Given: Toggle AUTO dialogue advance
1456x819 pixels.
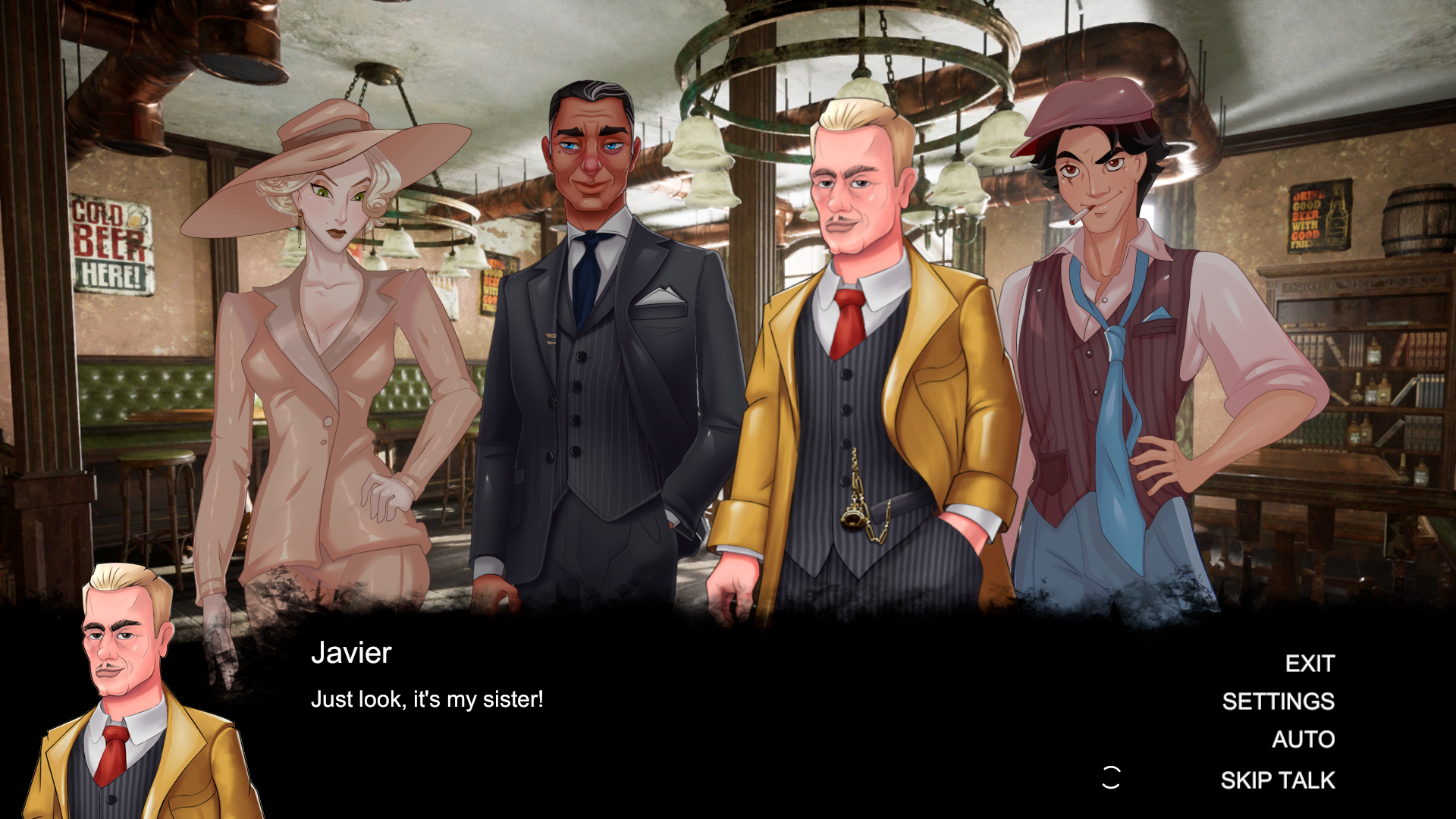Looking at the screenshot, I should [1303, 739].
